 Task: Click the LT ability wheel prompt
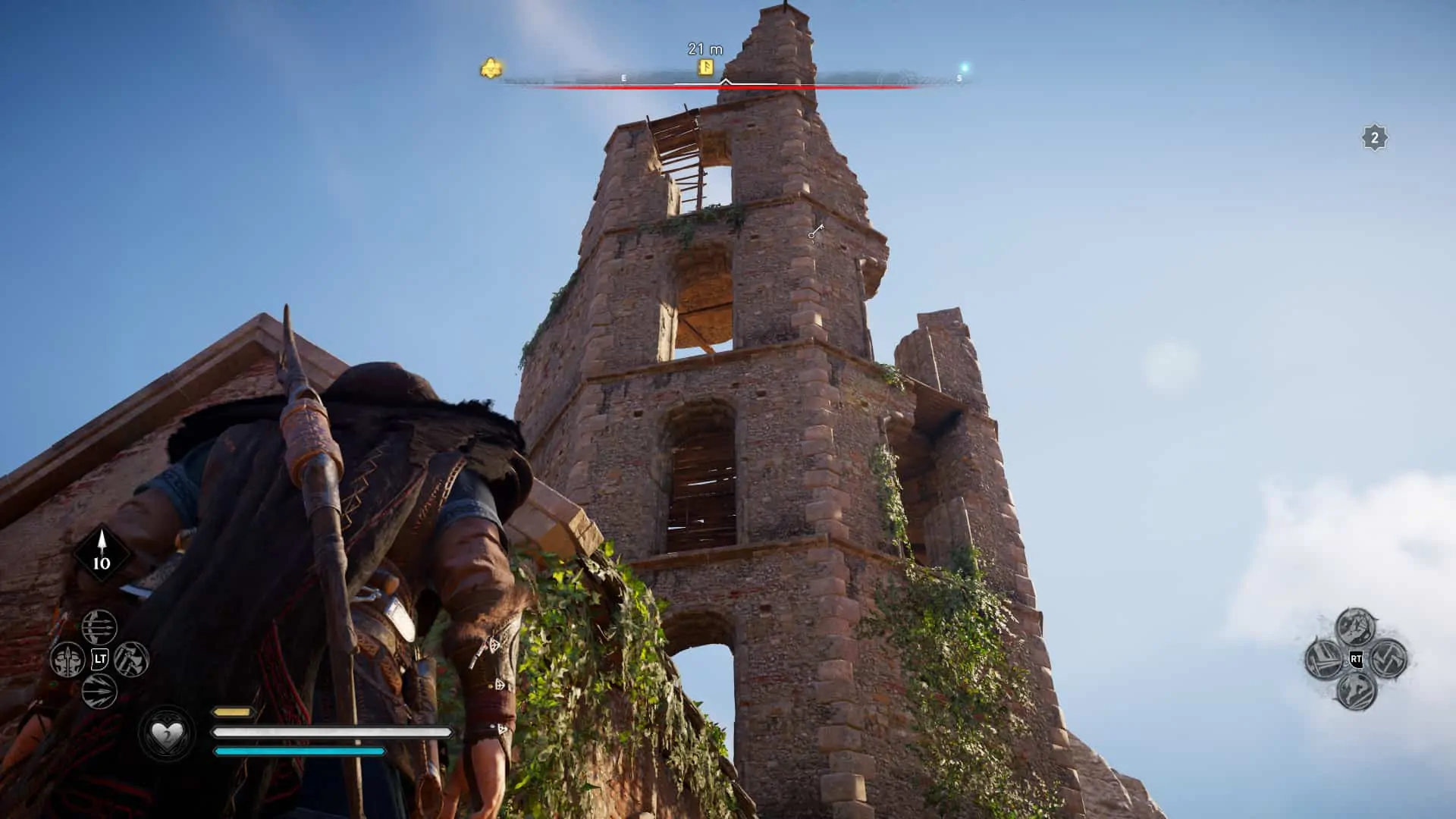tap(101, 658)
